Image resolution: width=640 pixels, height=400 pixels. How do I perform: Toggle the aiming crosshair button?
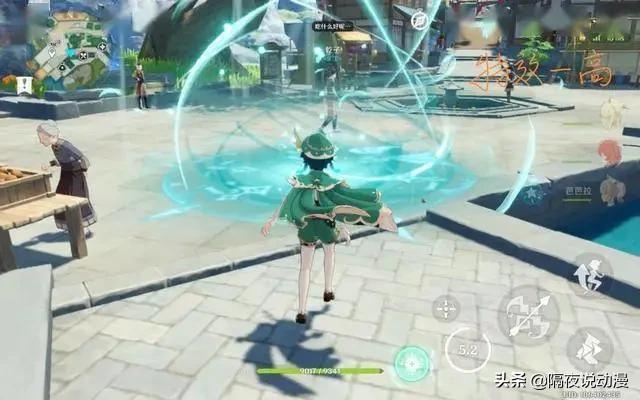(x=446, y=308)
